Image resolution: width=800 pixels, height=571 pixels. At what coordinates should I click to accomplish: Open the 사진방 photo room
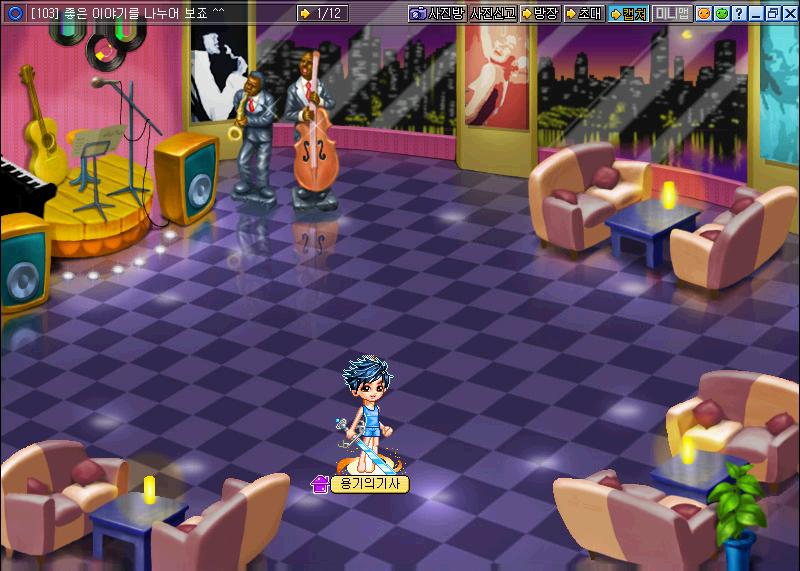click(436, 14)
